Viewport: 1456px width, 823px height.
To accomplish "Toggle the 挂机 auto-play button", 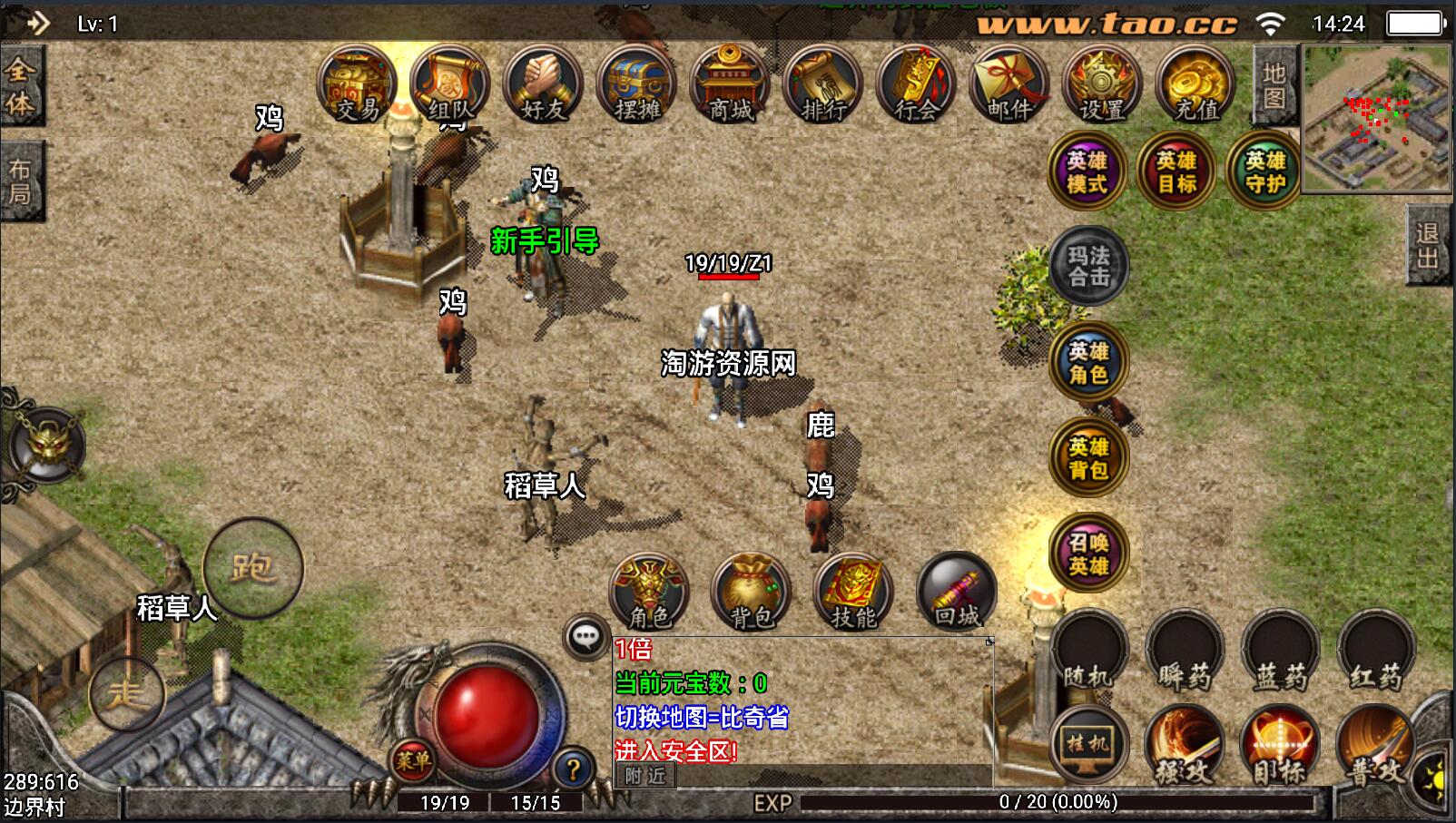I will click(x=1088, y=746).
